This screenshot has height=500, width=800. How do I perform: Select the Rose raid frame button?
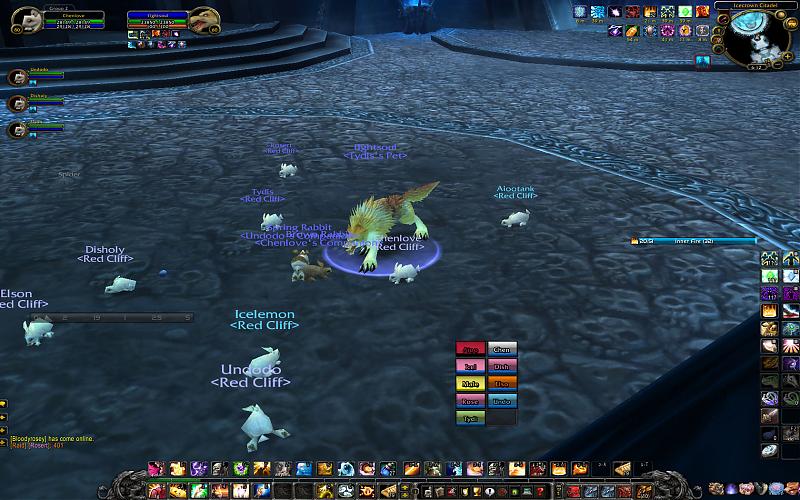point(471,401)
